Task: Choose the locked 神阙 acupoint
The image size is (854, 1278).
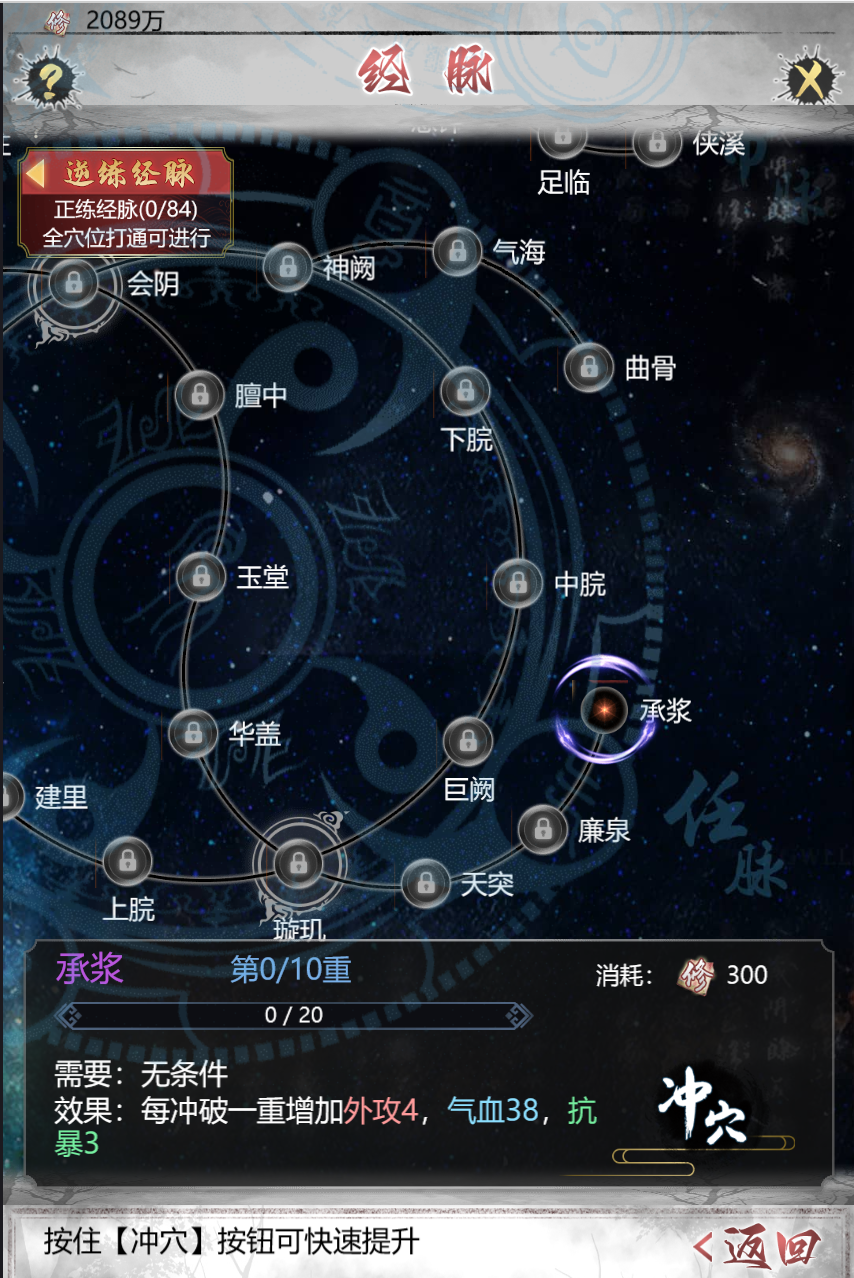Action: click(288, 267)
